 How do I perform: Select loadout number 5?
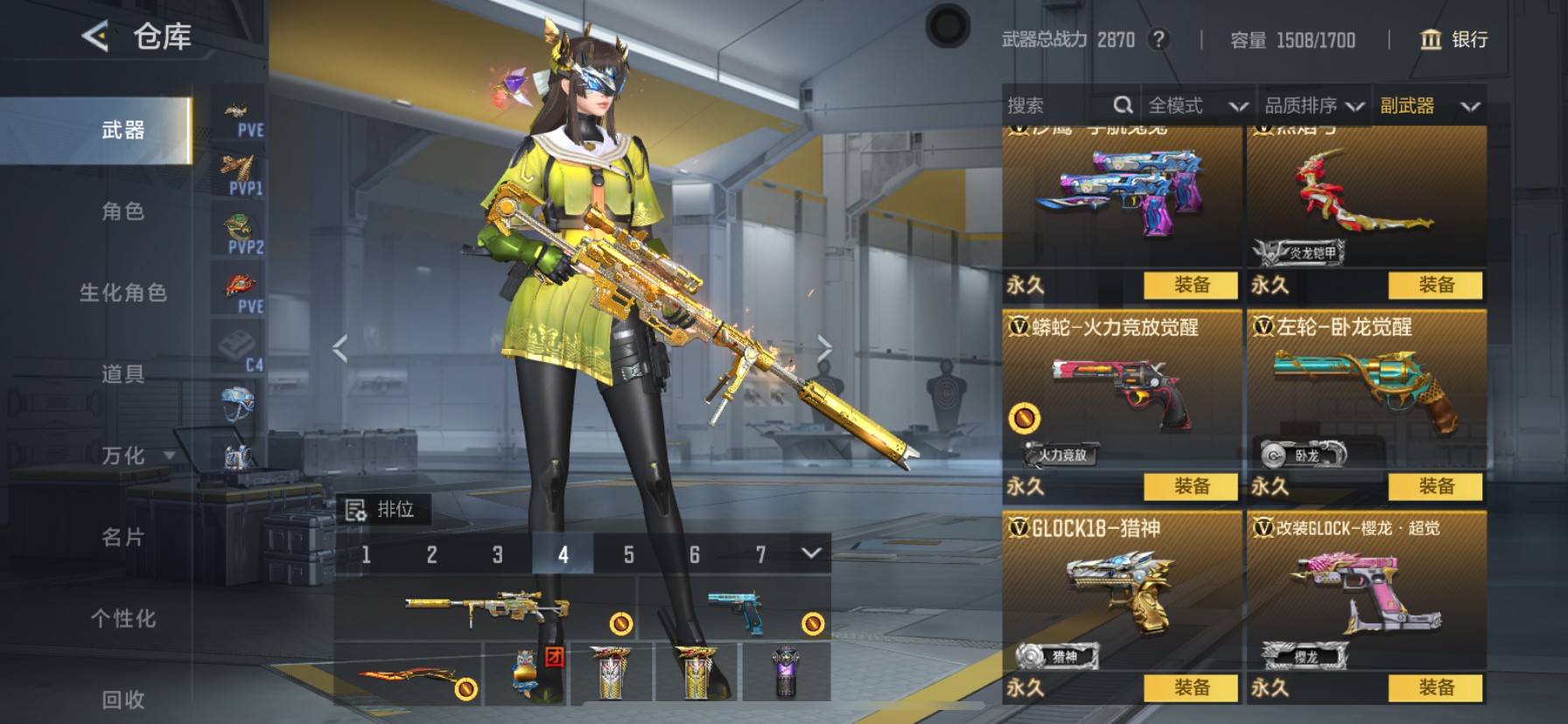(x=628, y=554)
